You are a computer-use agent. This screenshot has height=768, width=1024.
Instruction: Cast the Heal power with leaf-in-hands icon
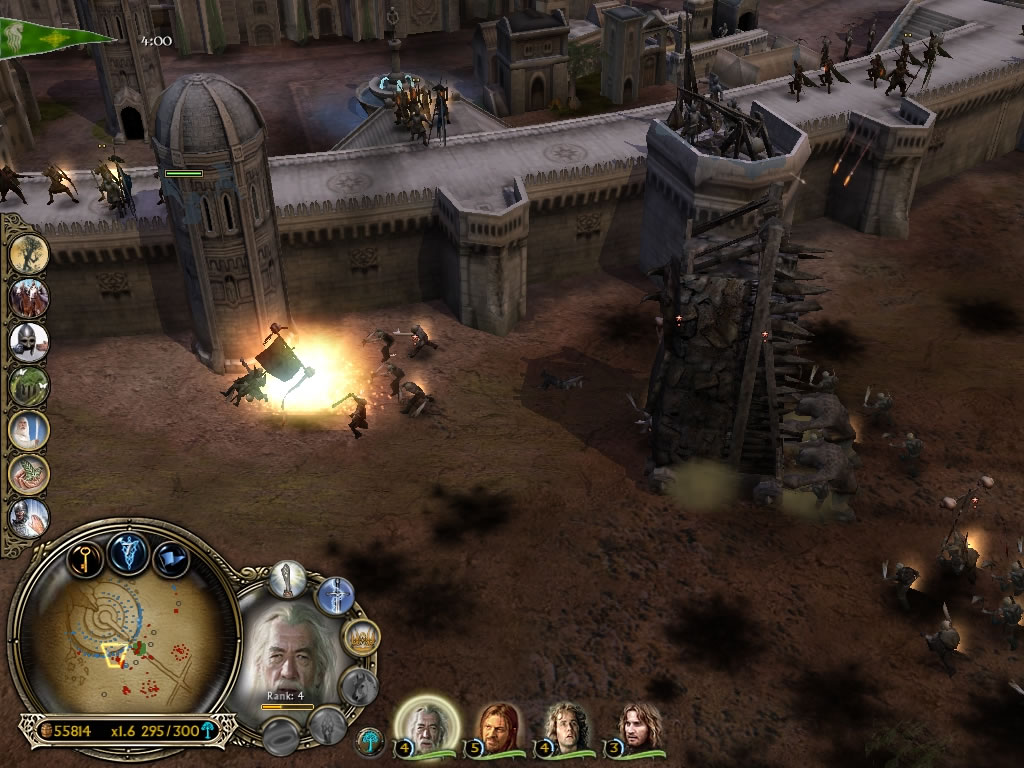click(29, 474)
